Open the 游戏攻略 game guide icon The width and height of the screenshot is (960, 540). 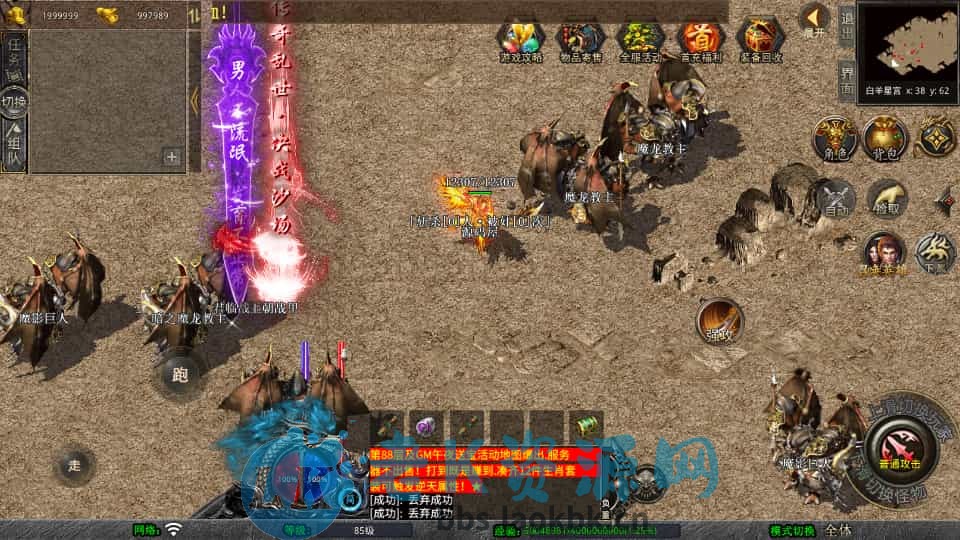pos(521,40)
